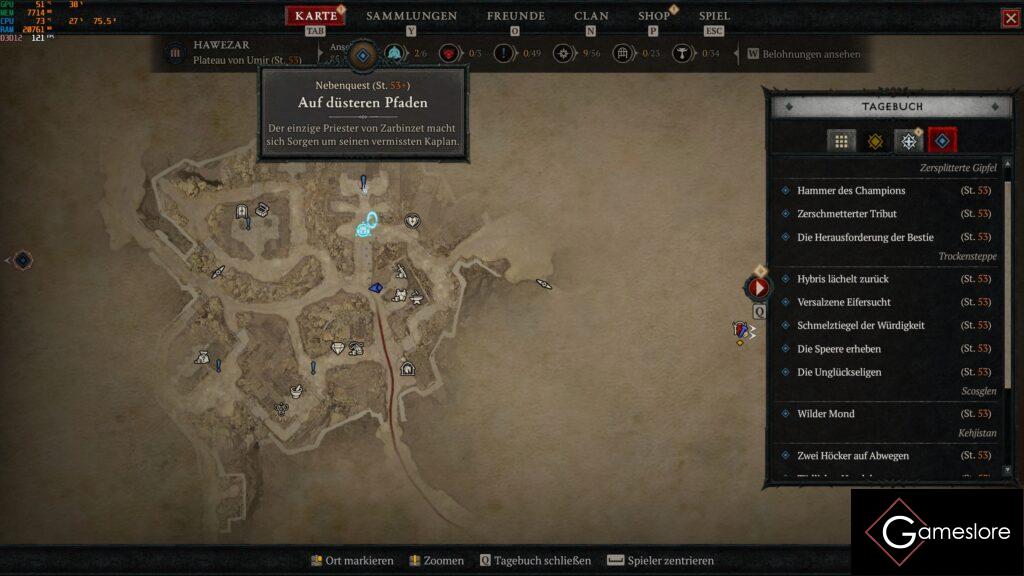Select the healer heart icon on the map
This screenshot has width=1024, height=576.
pos(412,221)
